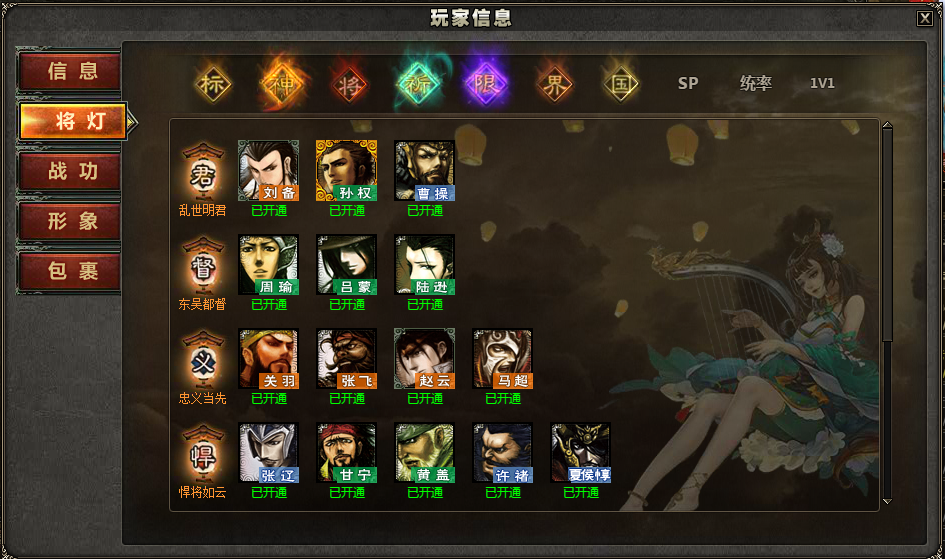
Task: Switch to the 国 category icon
Action: tap(621, 84)
